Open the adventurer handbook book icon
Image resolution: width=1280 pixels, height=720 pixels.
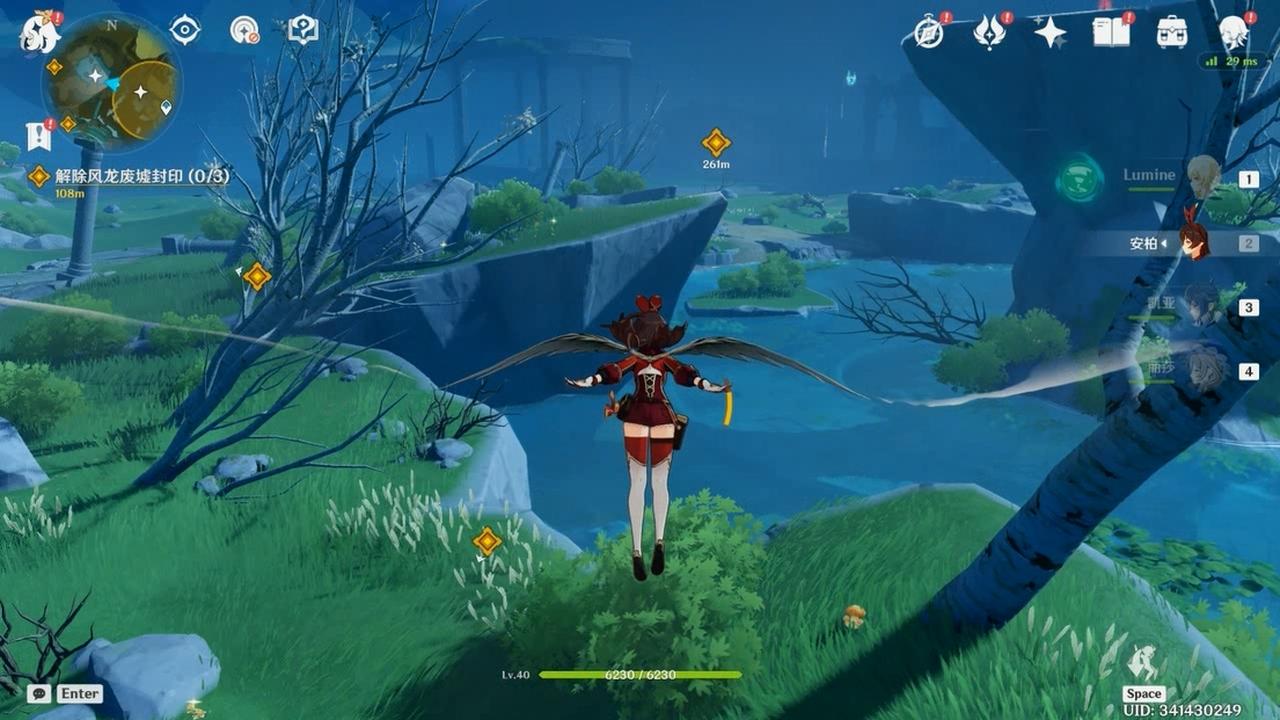tap(1111, 32)
